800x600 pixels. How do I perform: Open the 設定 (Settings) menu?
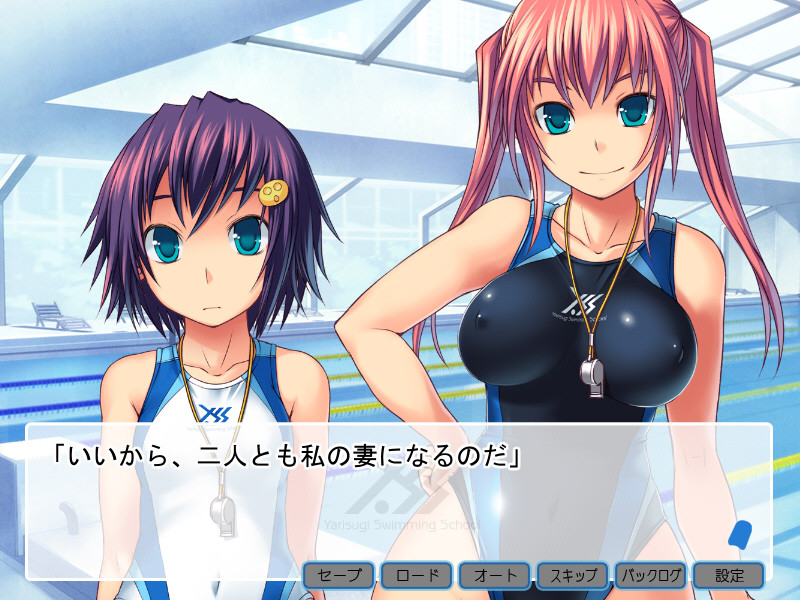pos(729,575)
